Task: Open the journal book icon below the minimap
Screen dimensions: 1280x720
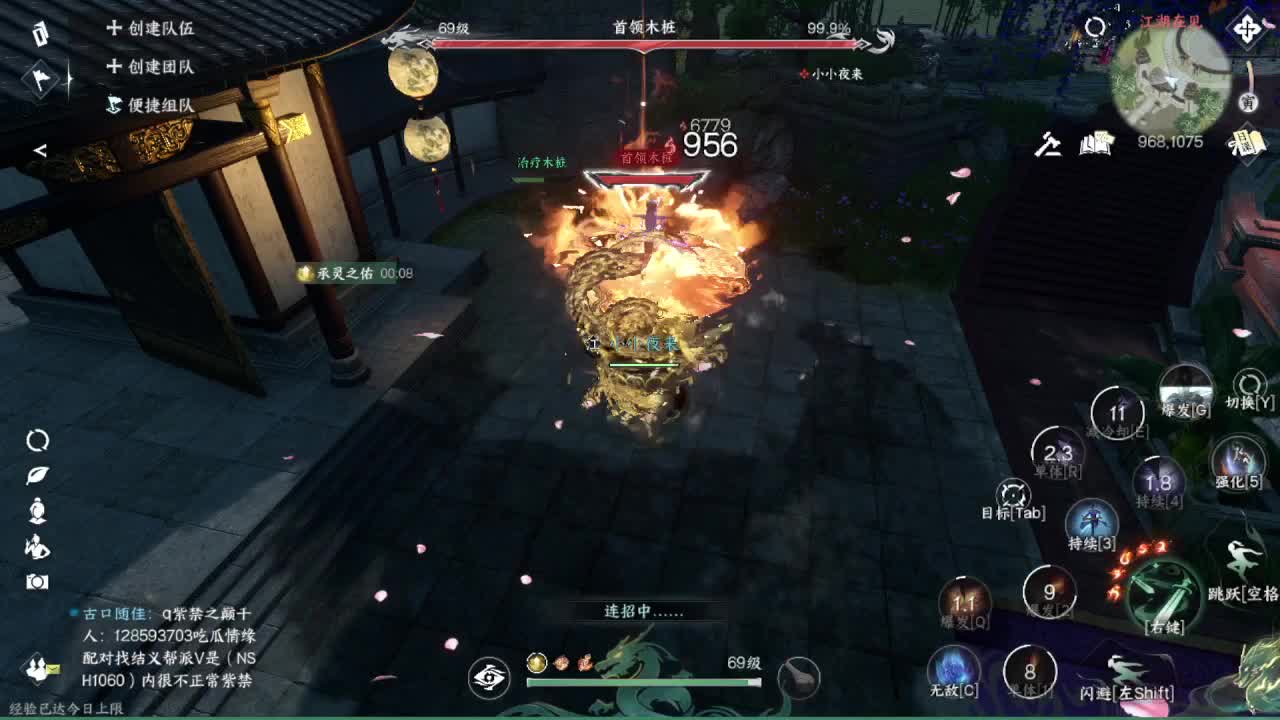Action: [x=1095, y=145]
